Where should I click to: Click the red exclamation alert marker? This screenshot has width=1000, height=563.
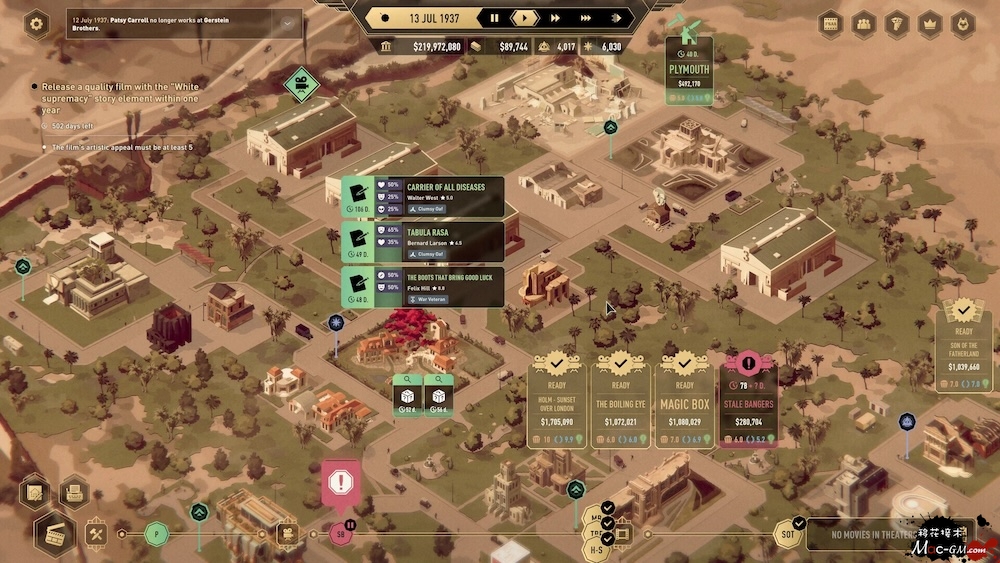click(x=342, y=483)
